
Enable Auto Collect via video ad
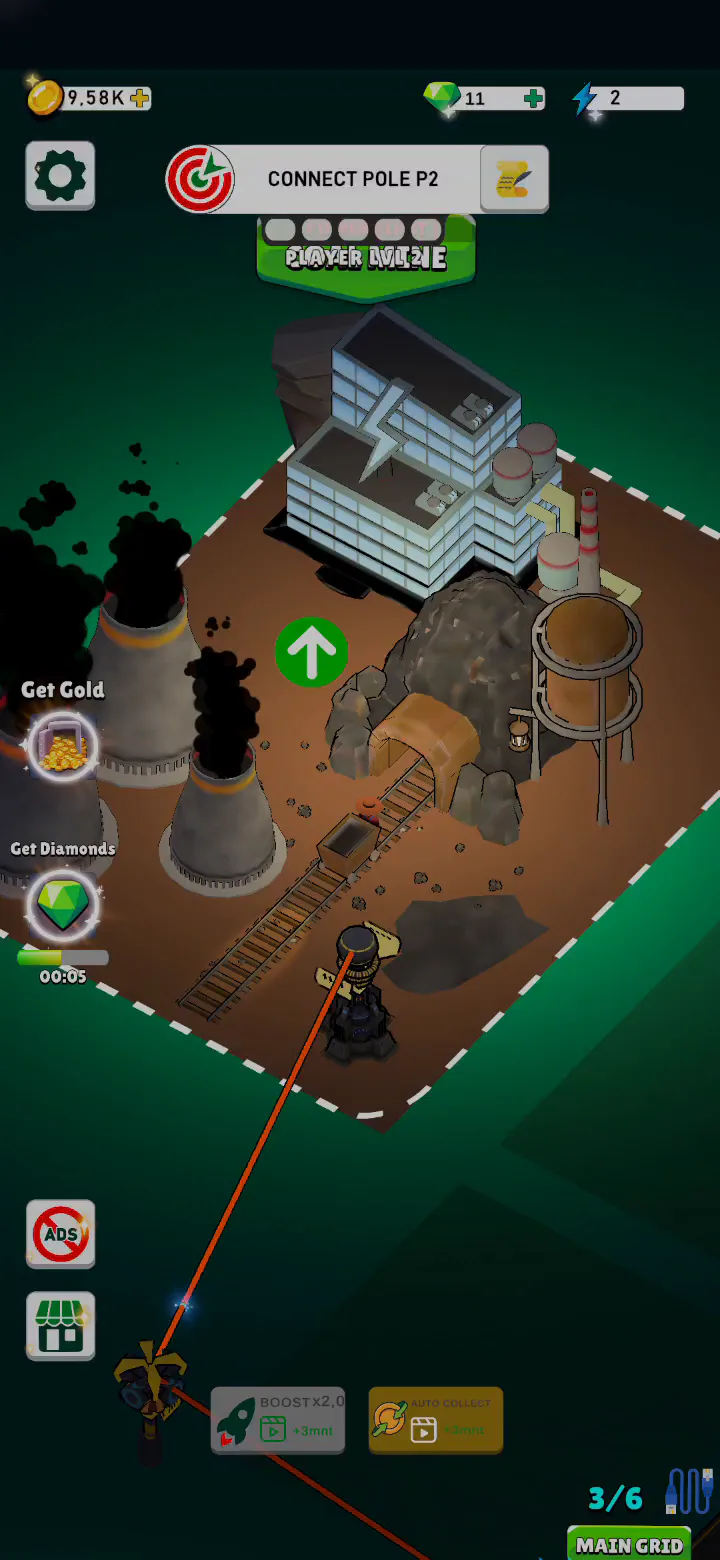435,1420
